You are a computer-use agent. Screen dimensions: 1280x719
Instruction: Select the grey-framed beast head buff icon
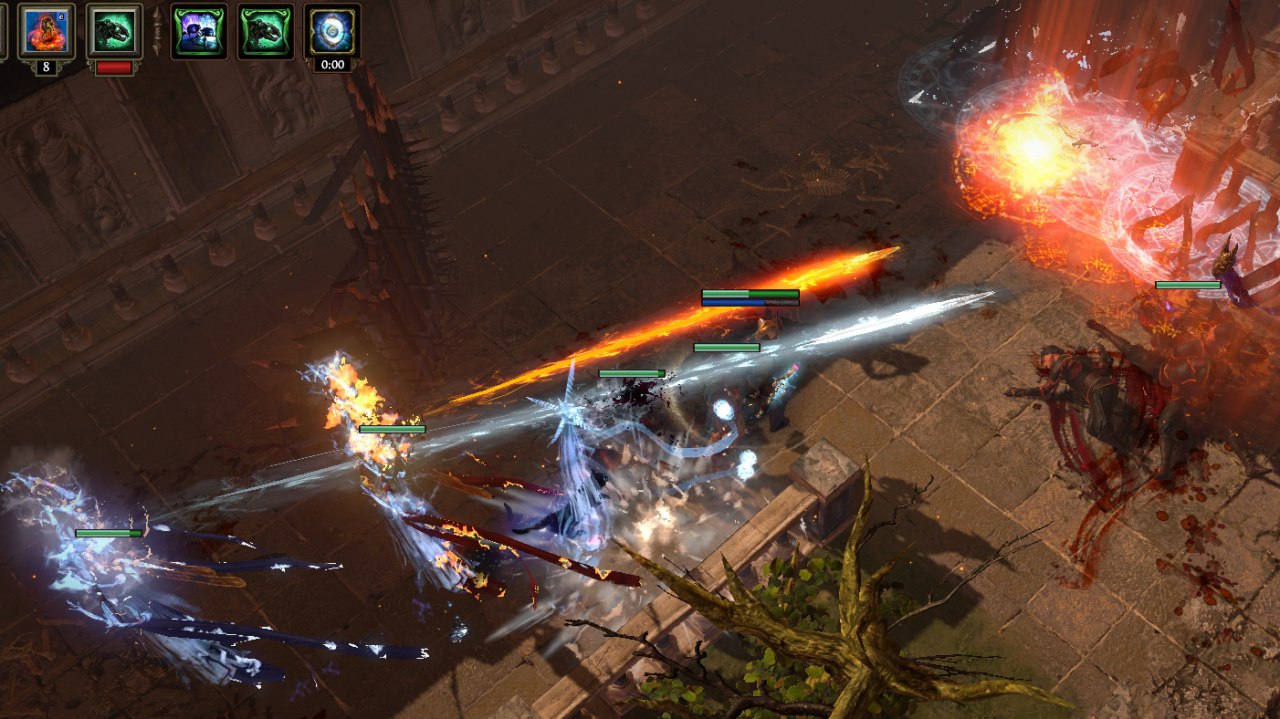coord(113,31)
